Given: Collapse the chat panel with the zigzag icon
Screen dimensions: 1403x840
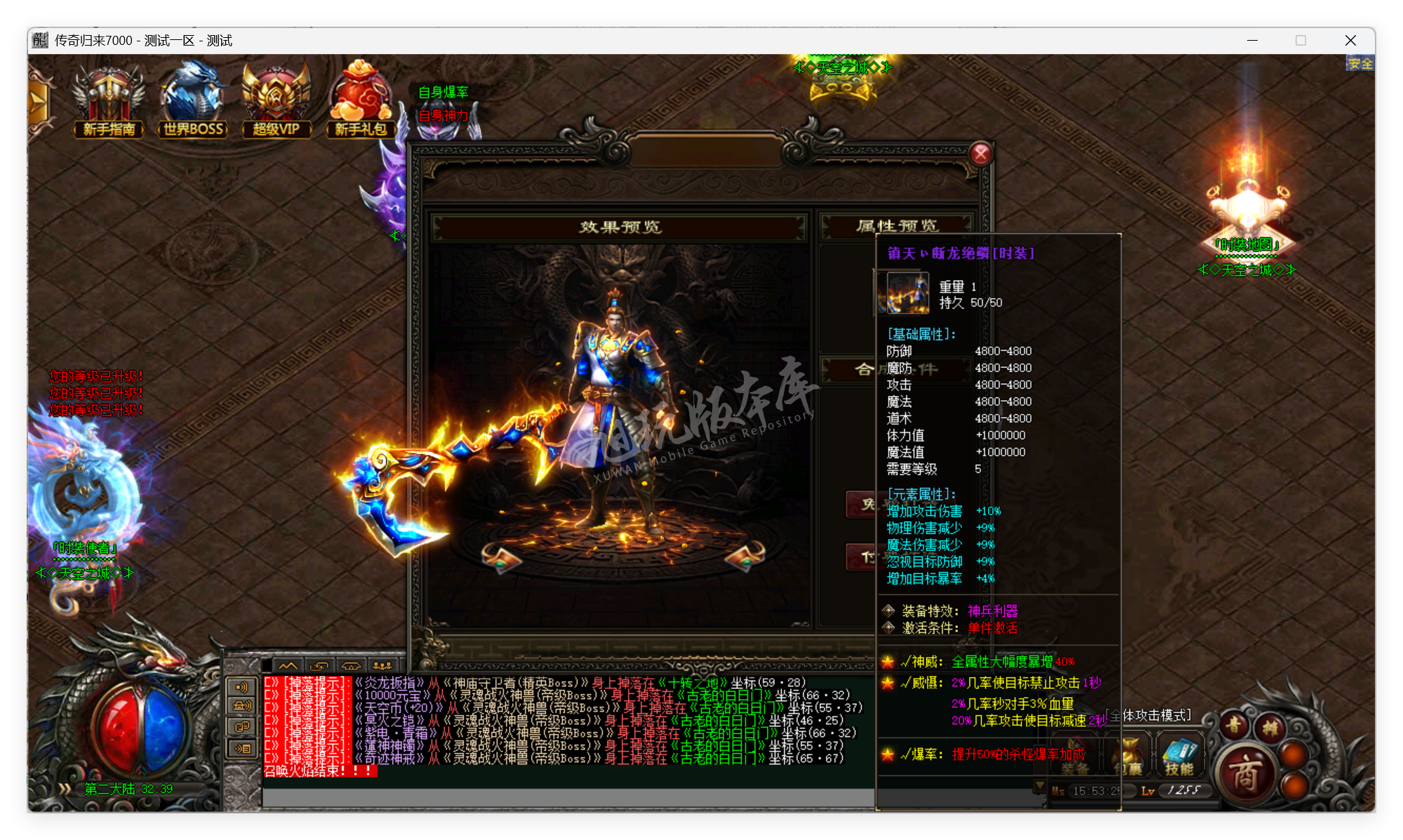Looking at the screenshot, I should tap(288, 667).
